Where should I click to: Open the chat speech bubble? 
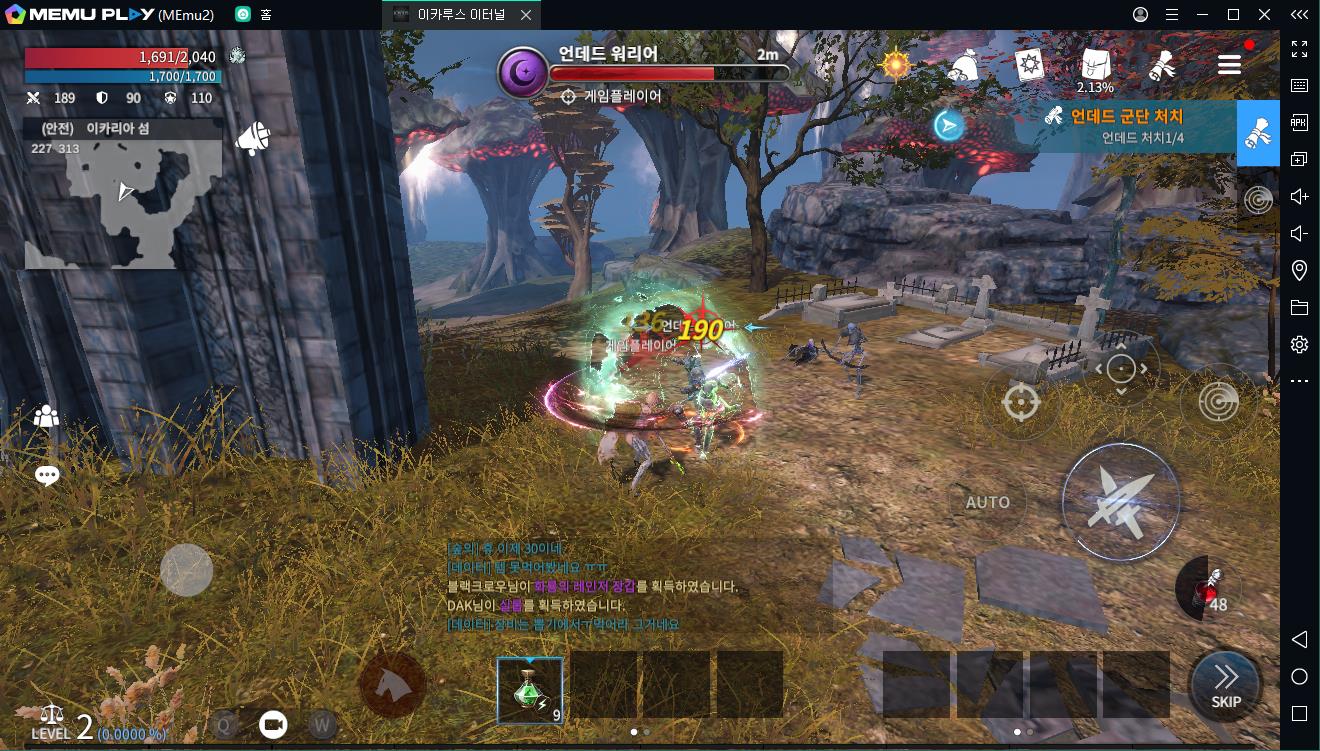(x=47, y=476)
